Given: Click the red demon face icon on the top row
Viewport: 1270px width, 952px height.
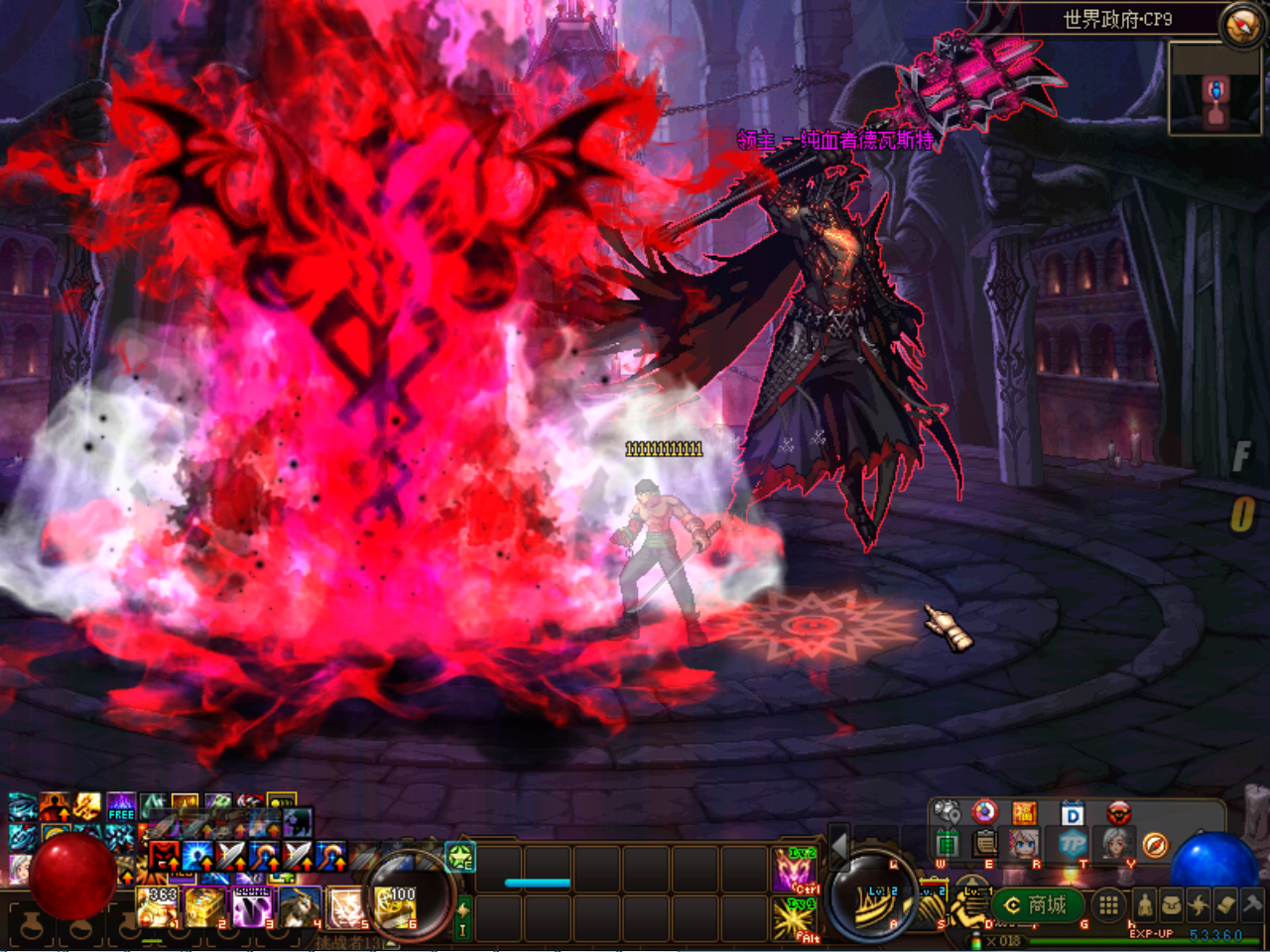Looking at the screenshot, I should pos(1119,813).
